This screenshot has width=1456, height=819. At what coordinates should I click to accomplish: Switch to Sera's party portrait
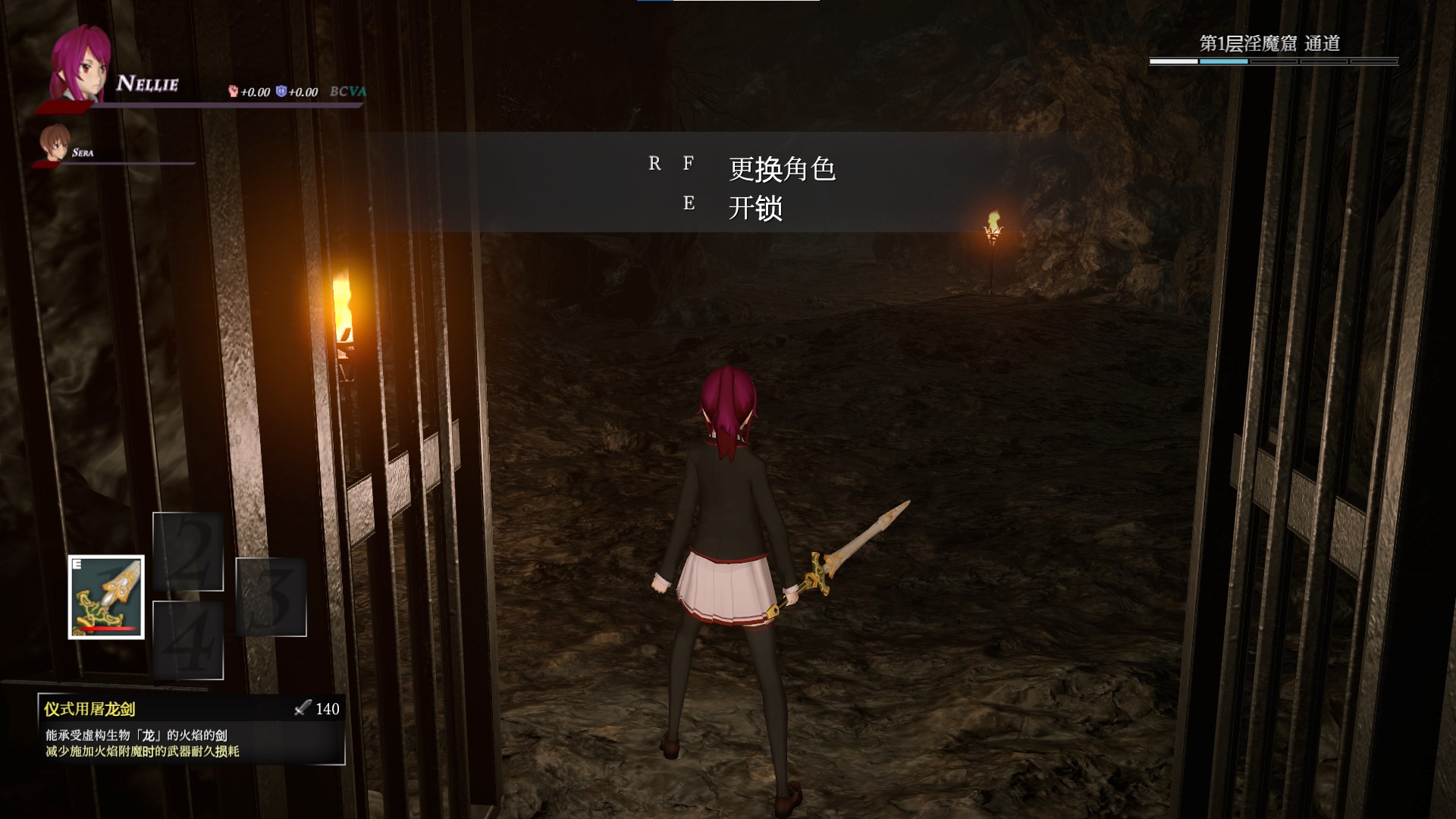56,144
